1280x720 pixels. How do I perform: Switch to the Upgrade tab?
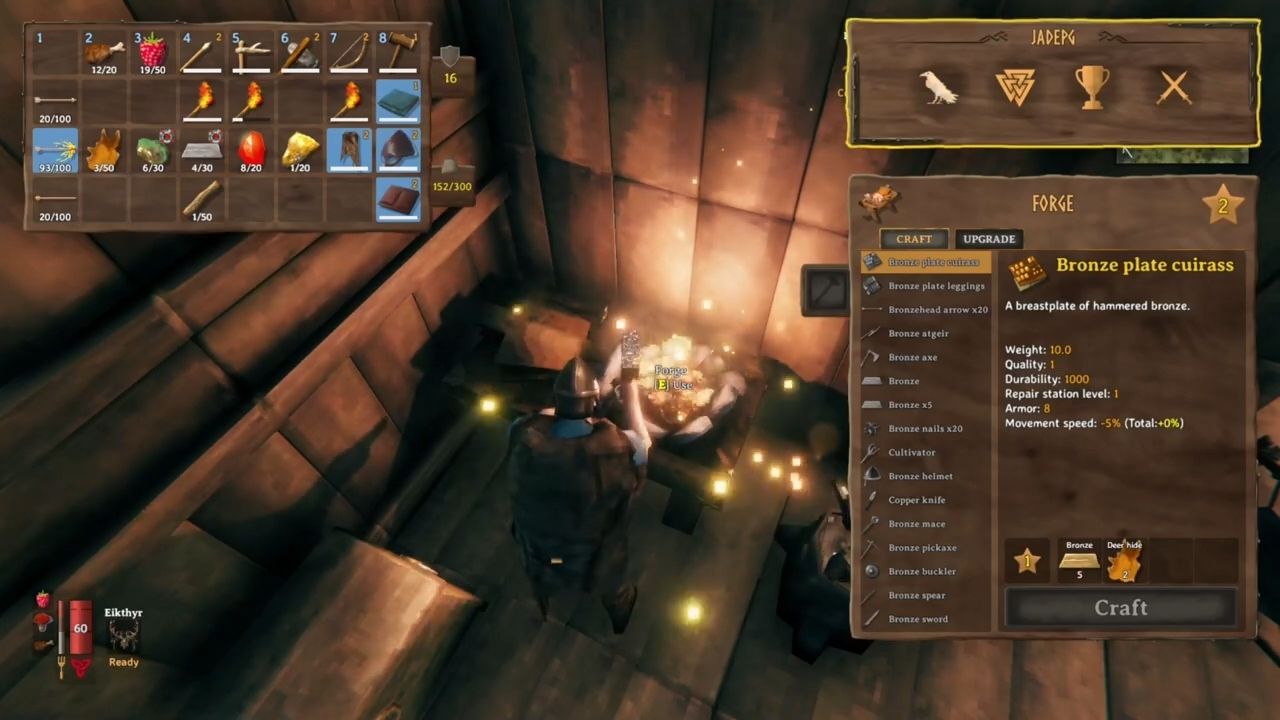pos(988,239)
